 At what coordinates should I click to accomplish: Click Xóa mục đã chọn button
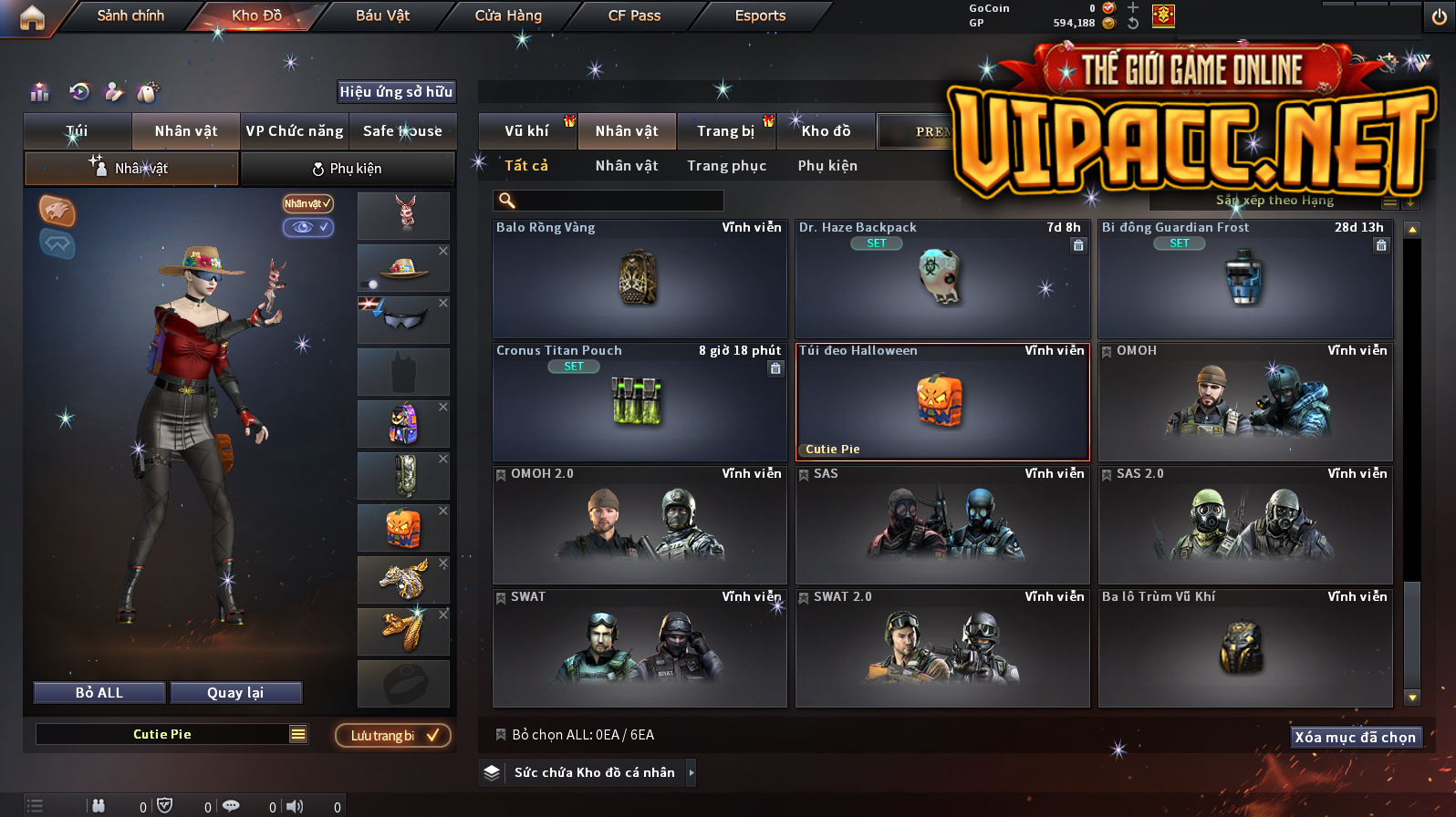pyautogui.click(x=1355, y=737)
